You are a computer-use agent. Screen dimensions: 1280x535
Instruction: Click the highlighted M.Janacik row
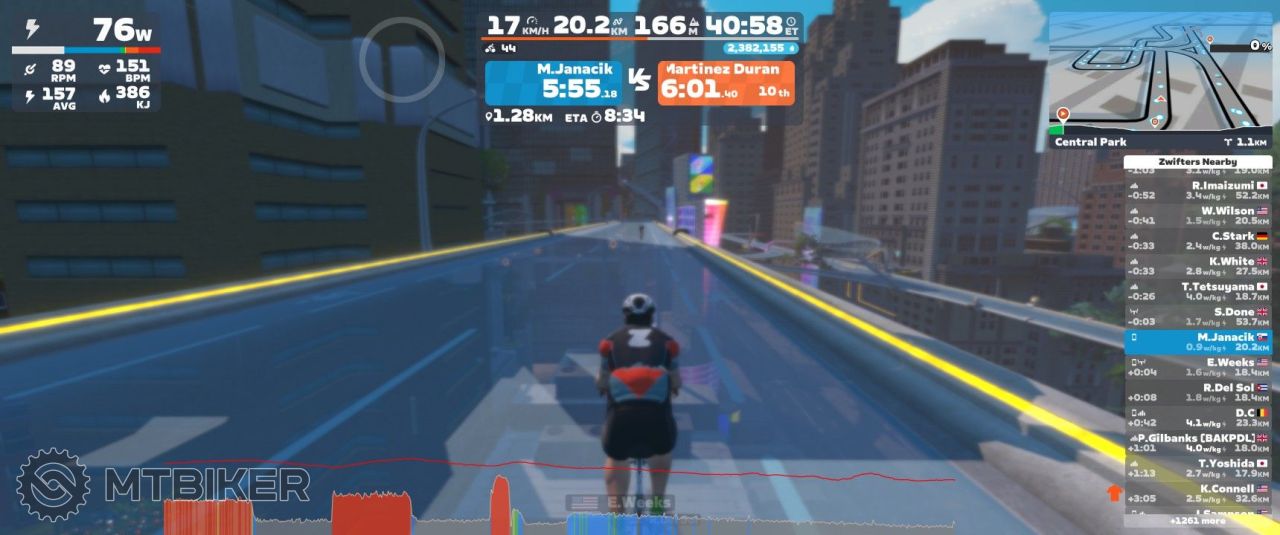coord(1198,342)
